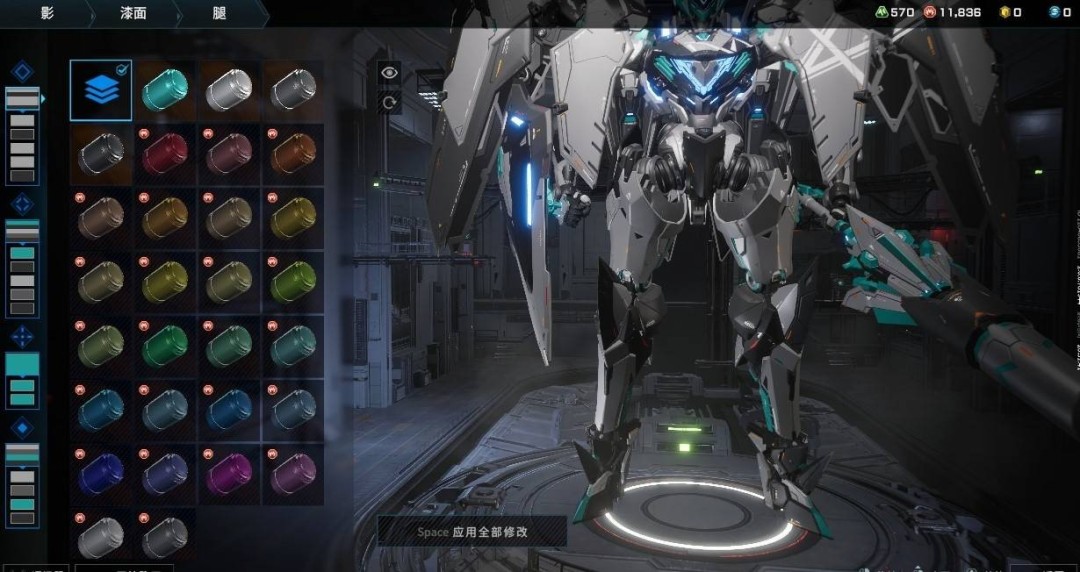Select the deep navy blue paint canister
This screenshot has height=572, width=1080.
click(x=101, y=472)
